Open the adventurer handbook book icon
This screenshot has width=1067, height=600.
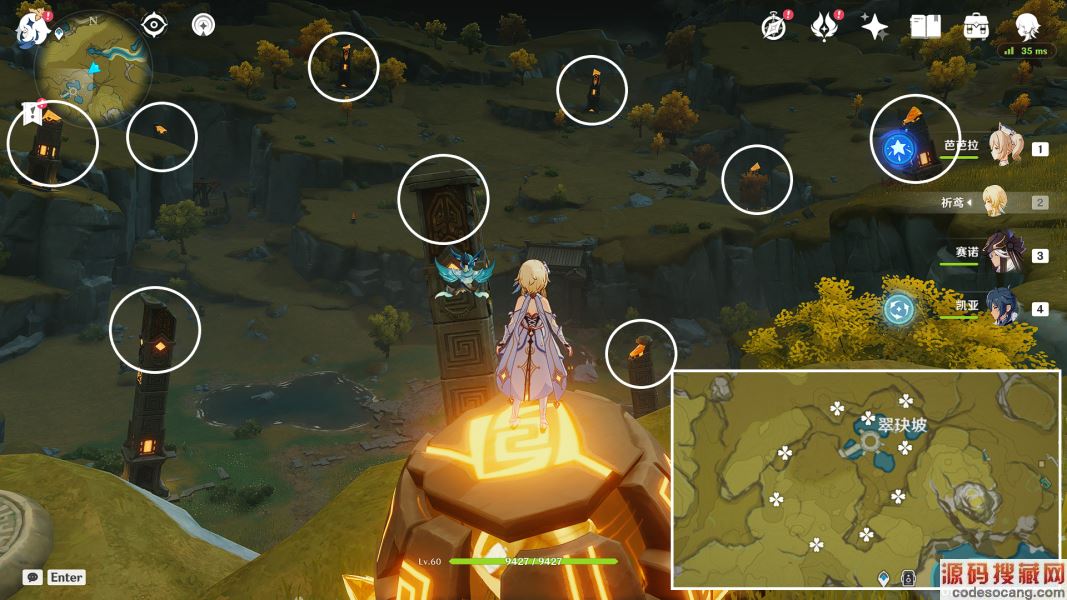coord(925,27)
